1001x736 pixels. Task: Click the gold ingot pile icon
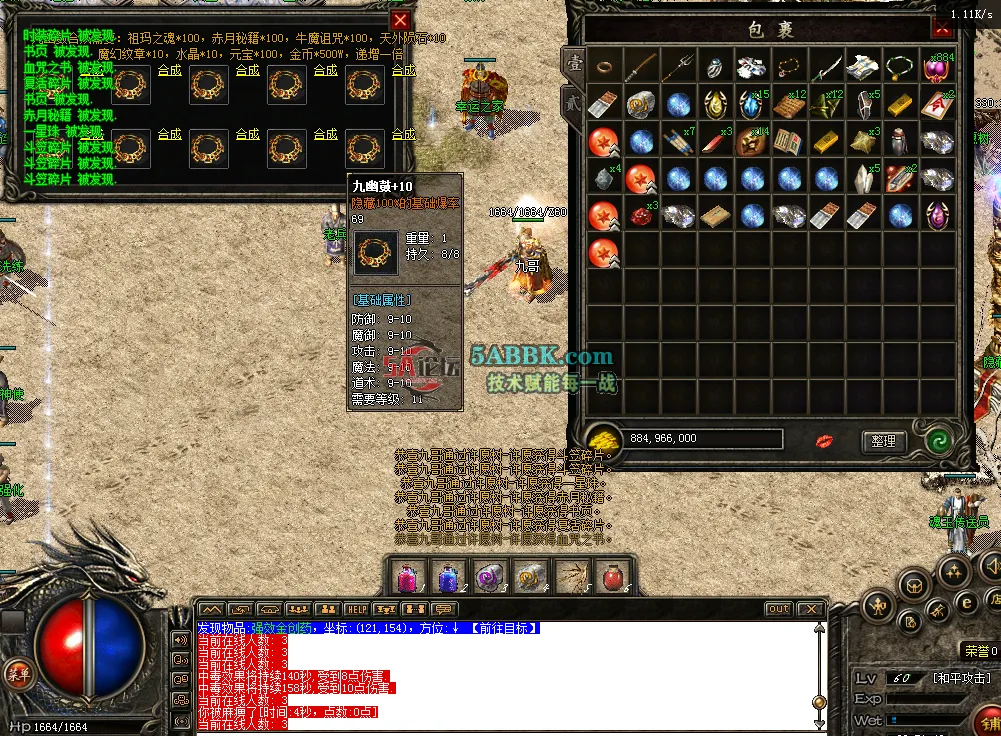[x=603, y=439]
